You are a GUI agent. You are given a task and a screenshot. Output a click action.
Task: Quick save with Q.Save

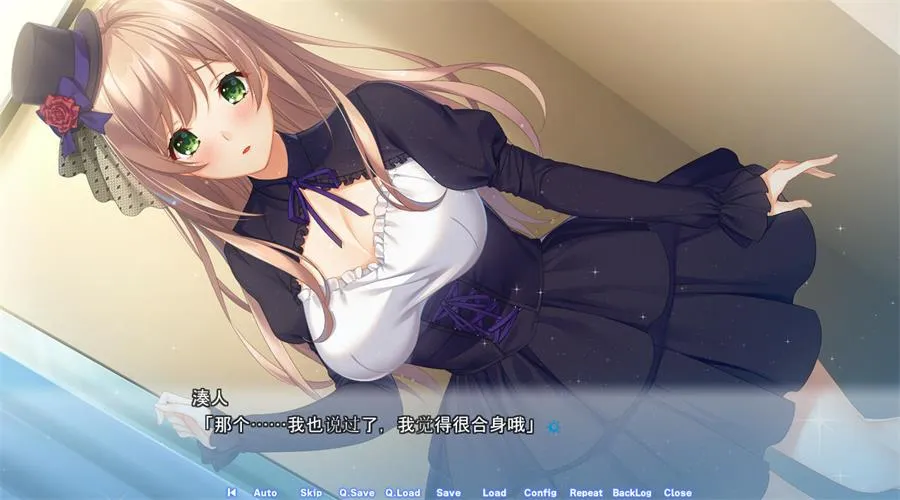pyautogui.click(x=356, y=492)
